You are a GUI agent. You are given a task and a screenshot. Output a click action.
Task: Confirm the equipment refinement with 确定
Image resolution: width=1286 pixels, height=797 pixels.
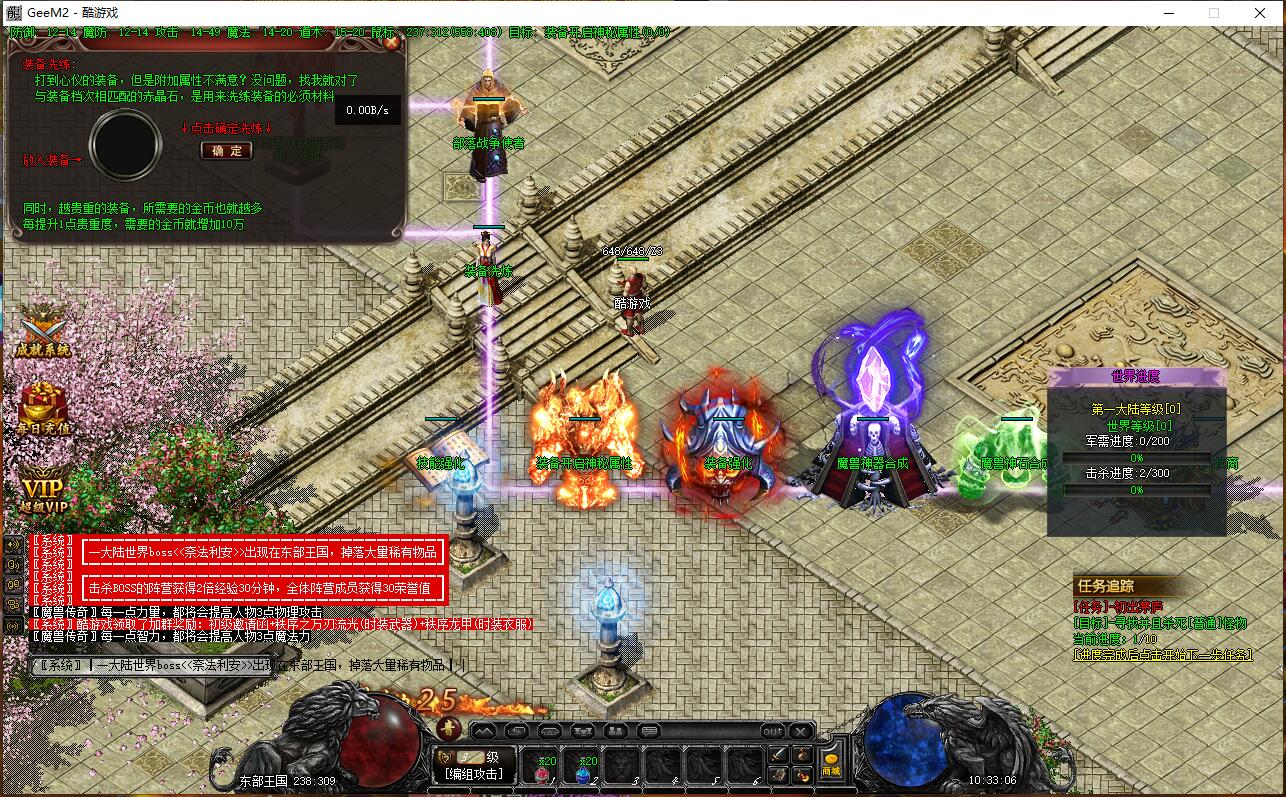tap(227, 151)
